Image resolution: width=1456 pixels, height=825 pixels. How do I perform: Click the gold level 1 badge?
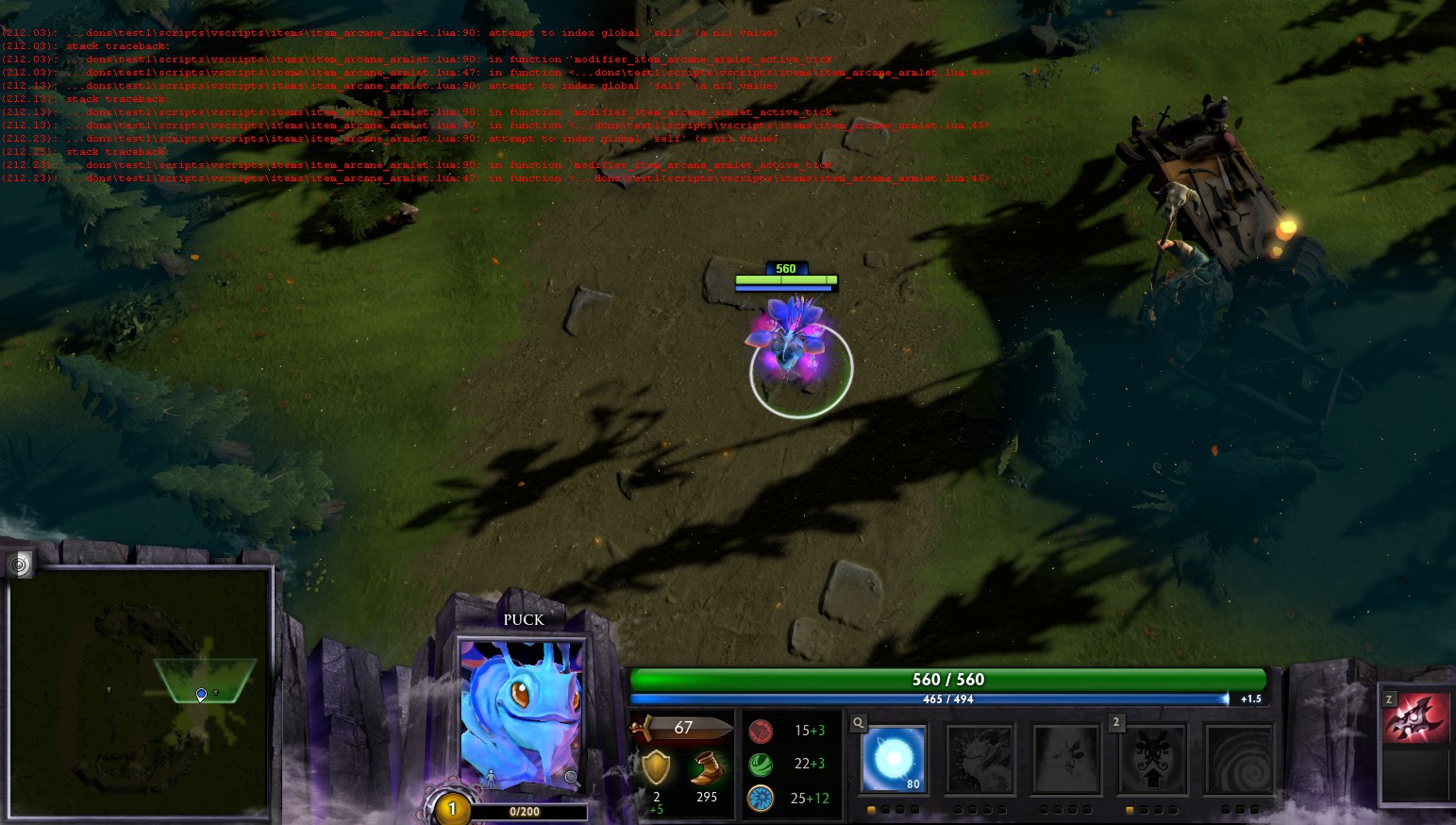tap(452, 809)
